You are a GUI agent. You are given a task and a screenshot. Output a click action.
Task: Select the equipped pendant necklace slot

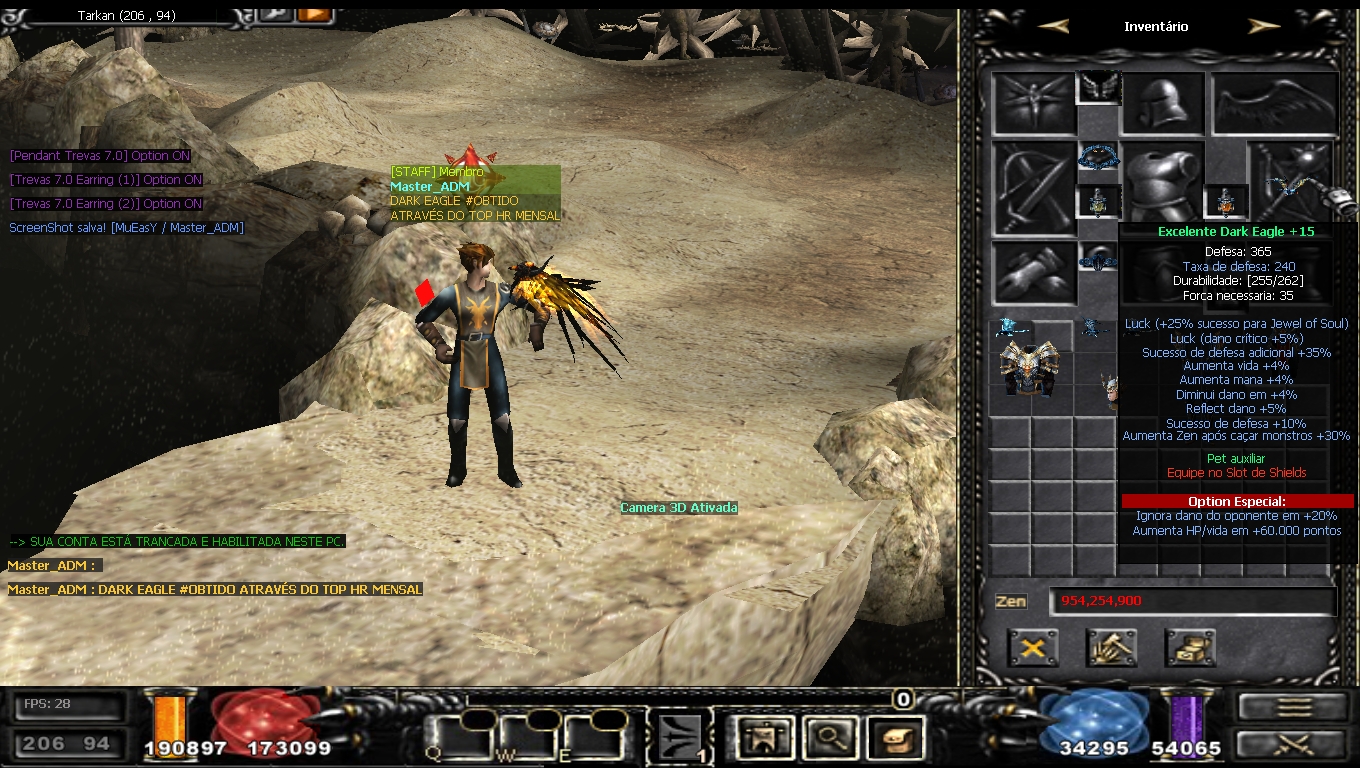(1098, 157)
